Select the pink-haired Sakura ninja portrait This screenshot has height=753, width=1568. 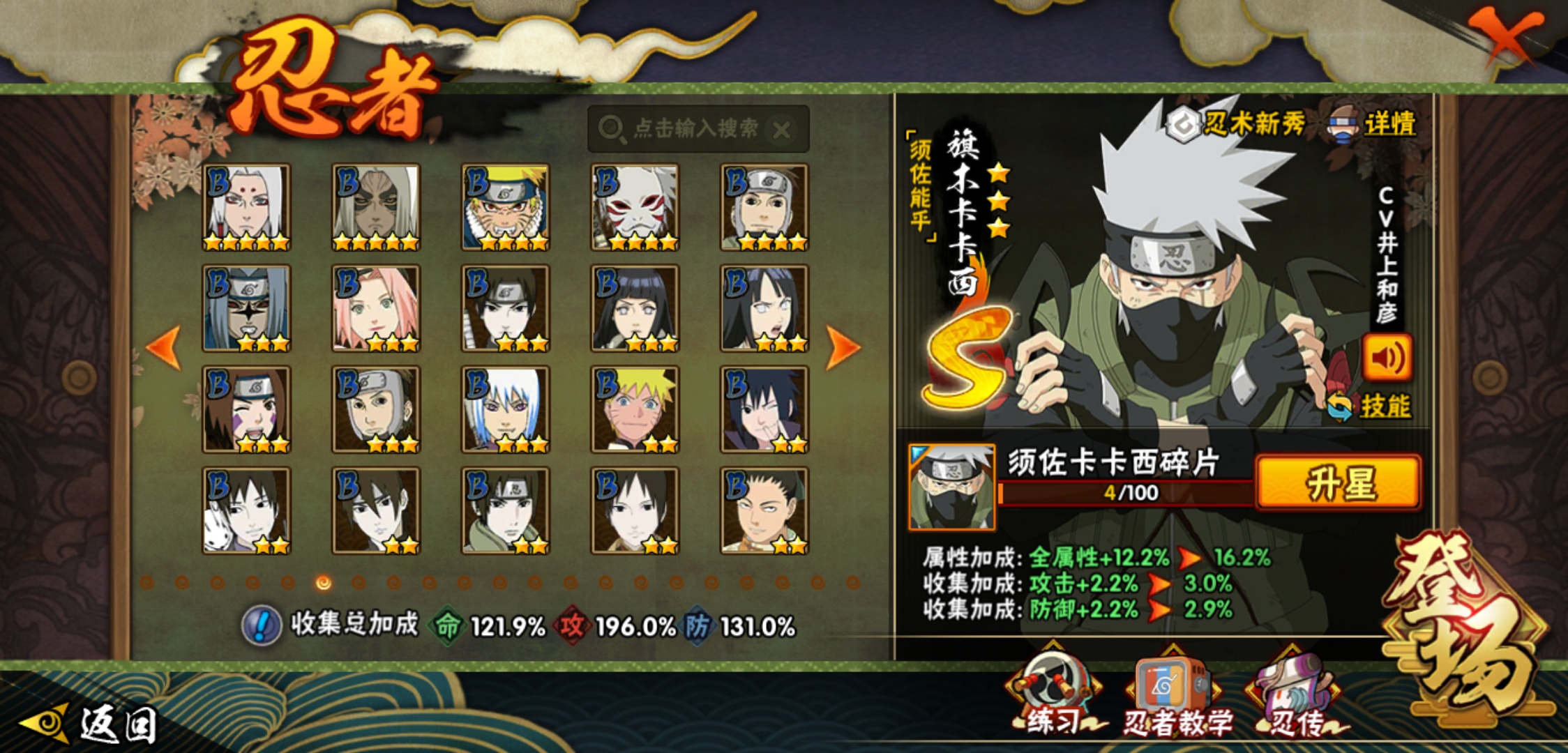pos(376,308)
